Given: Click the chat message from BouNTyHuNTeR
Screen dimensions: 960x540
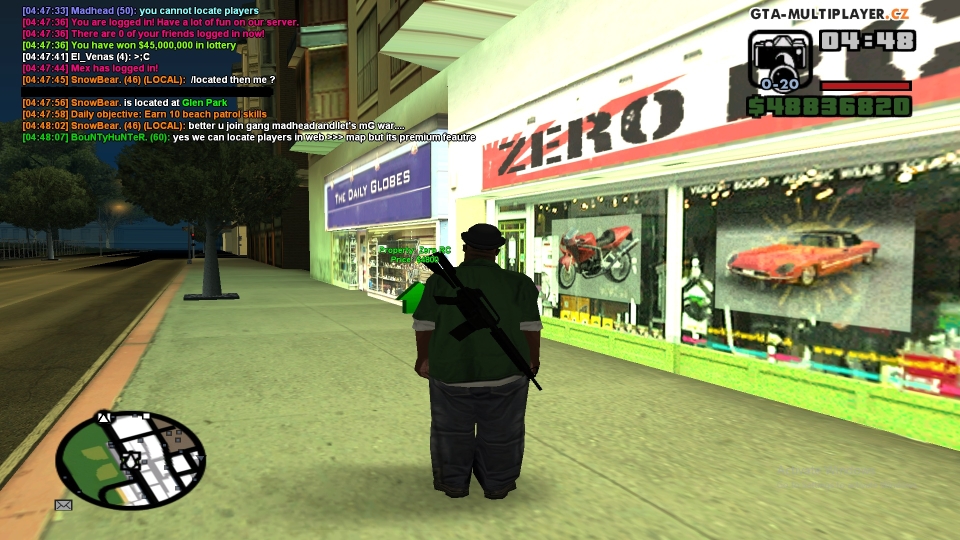Looking at the screenshot, I should 248,137.
